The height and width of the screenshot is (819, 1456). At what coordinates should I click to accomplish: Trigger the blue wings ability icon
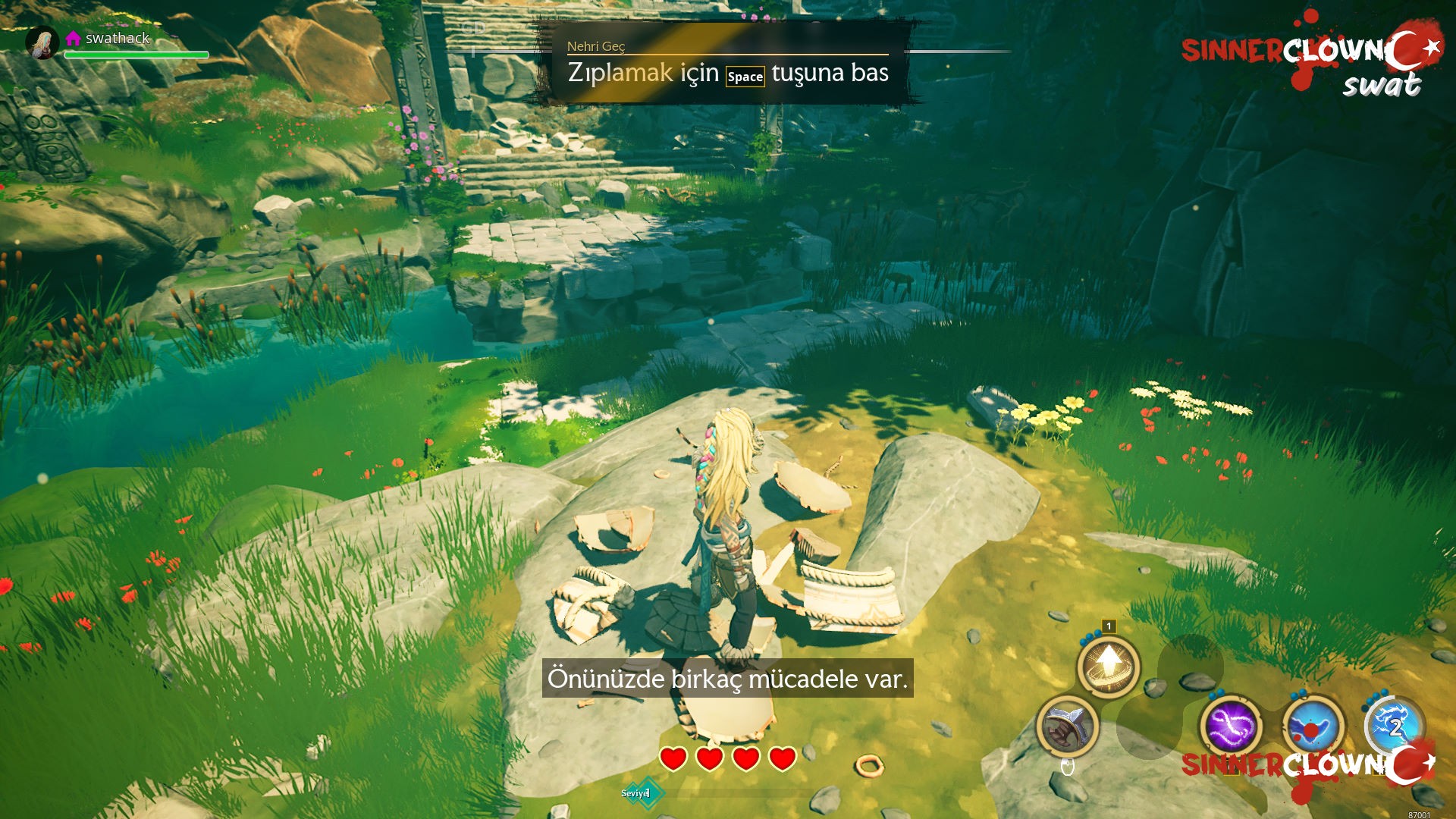coord(1313,726)
